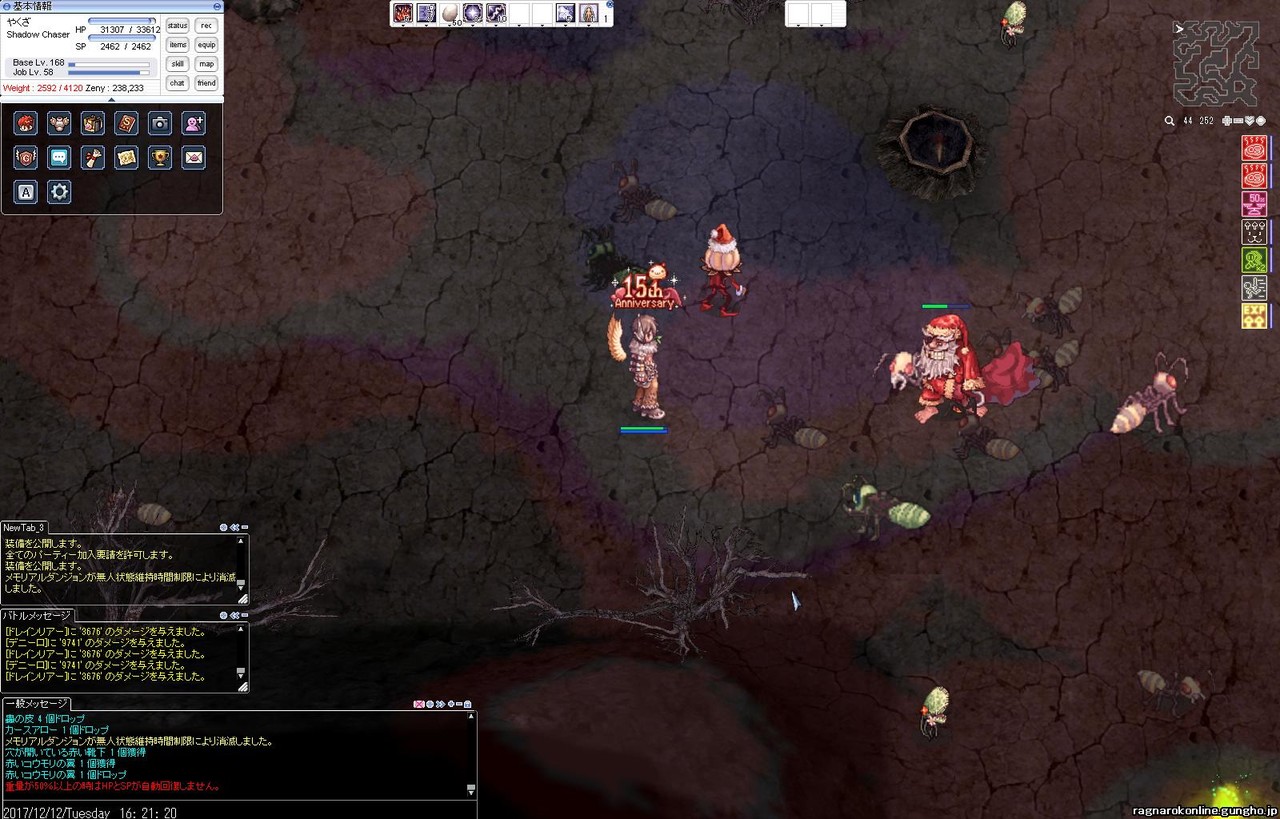The width and height of the screenshot is (1280, 819).
Task: Click the items button
Action: (177, 45)
